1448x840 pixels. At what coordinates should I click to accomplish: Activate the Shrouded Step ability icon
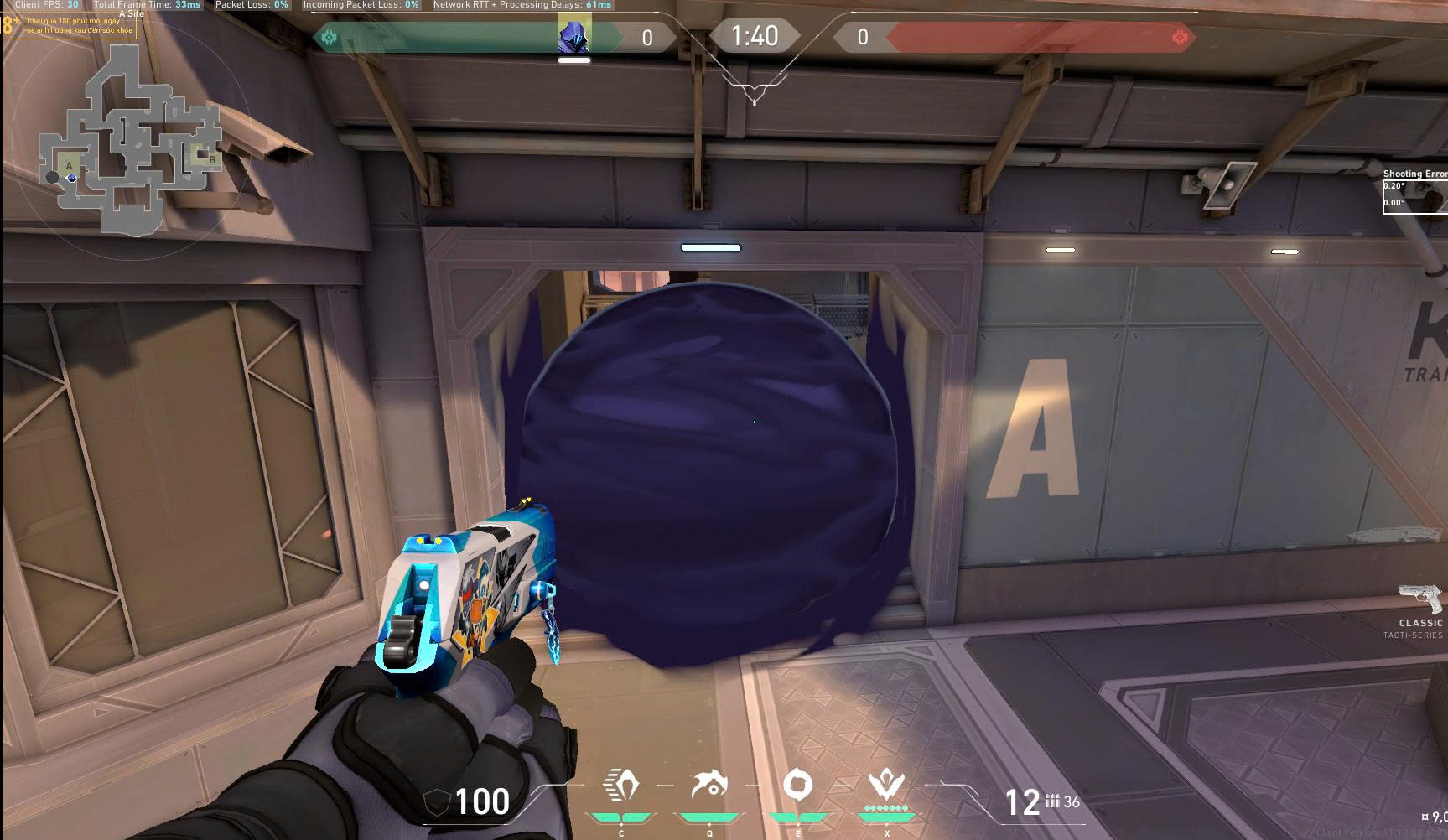tap(620, 786)
